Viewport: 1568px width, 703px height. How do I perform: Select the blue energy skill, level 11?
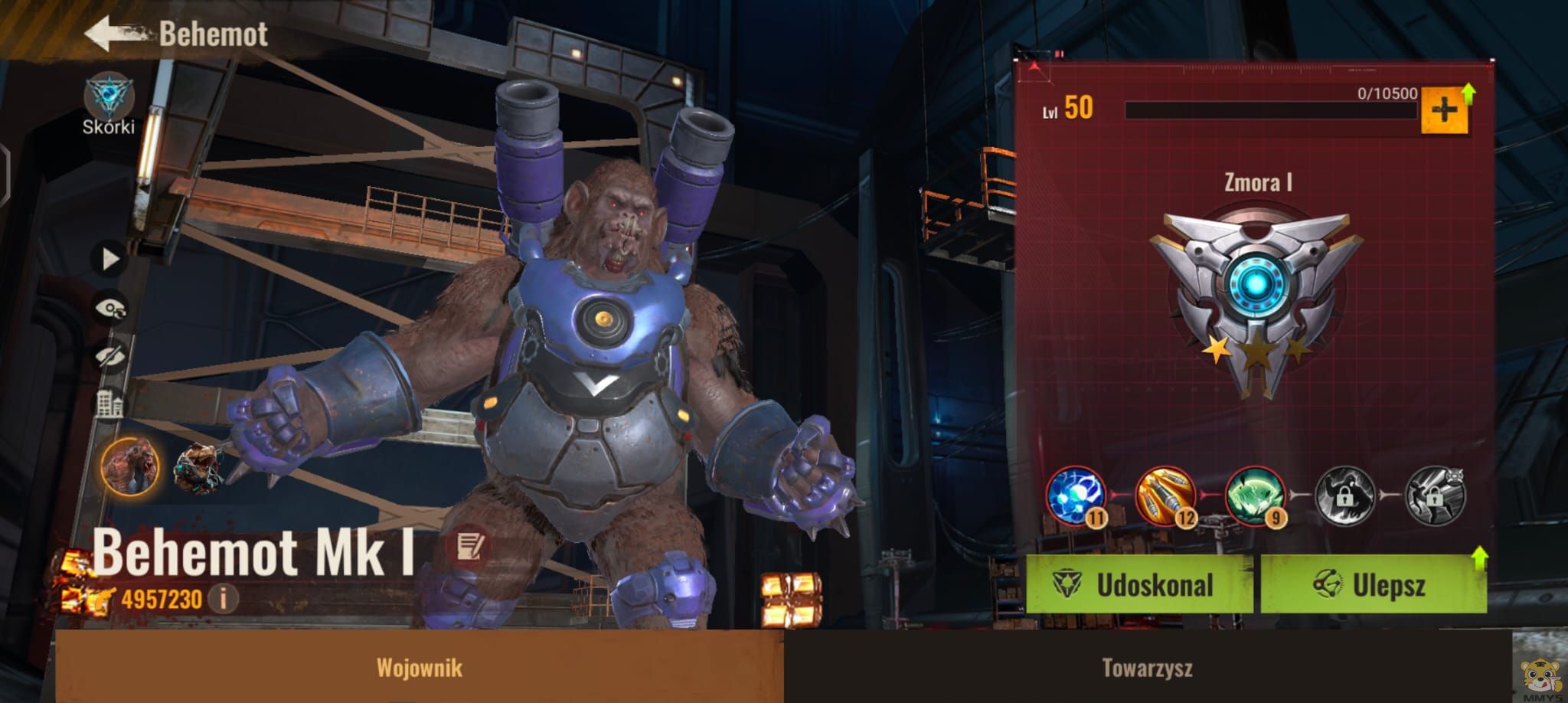(x=1076, y=497)
